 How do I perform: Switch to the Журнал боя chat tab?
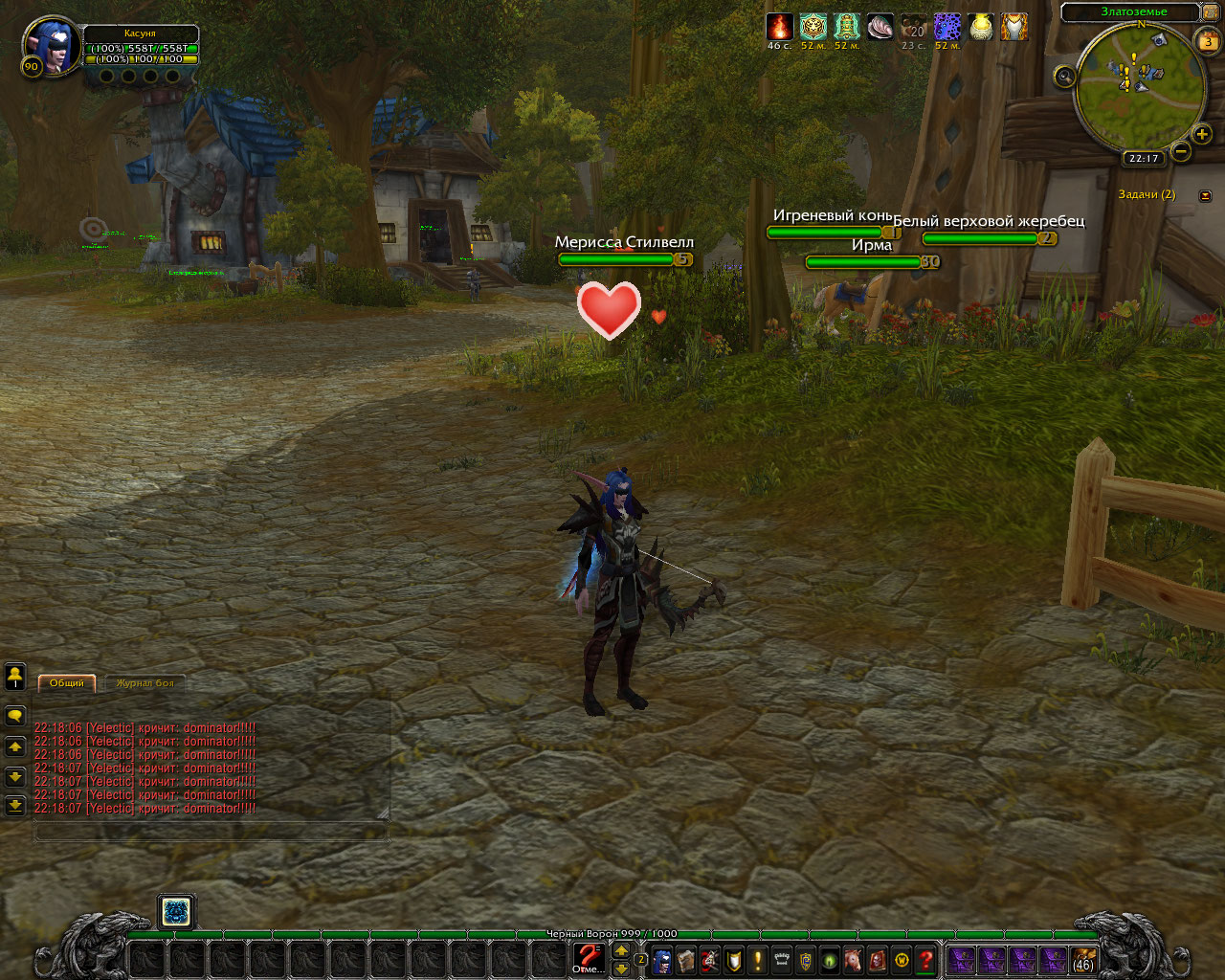click(145, 683)
